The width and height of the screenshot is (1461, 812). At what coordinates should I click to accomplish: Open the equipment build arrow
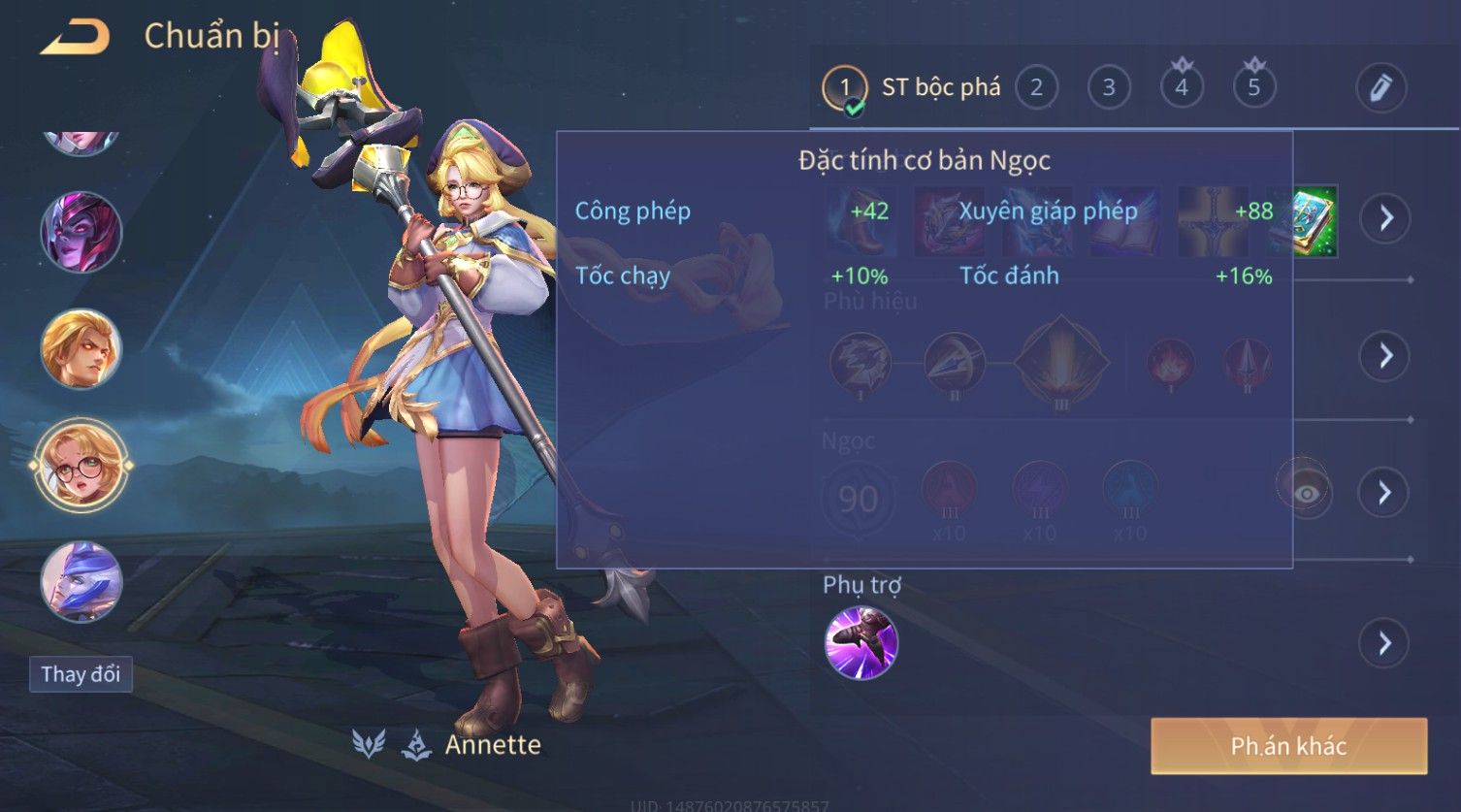[x=1384, y=218]
